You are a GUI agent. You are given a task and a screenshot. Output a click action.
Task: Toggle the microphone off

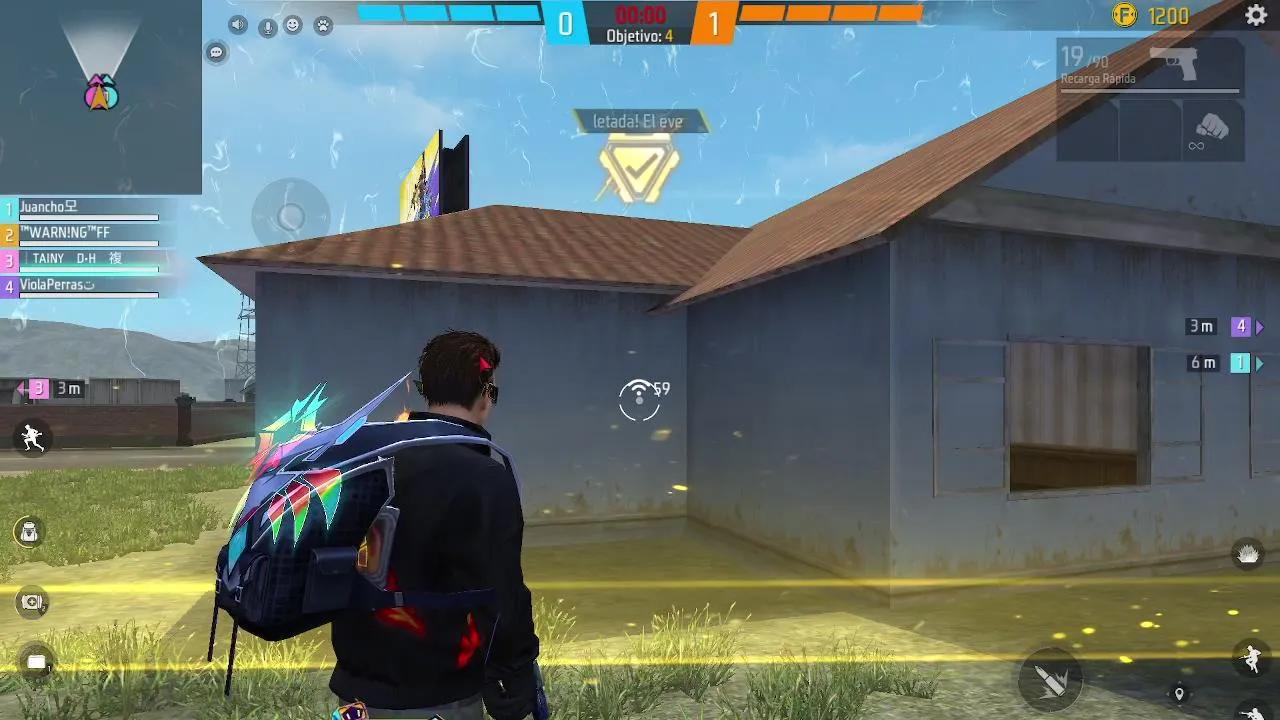click(266, 26)
